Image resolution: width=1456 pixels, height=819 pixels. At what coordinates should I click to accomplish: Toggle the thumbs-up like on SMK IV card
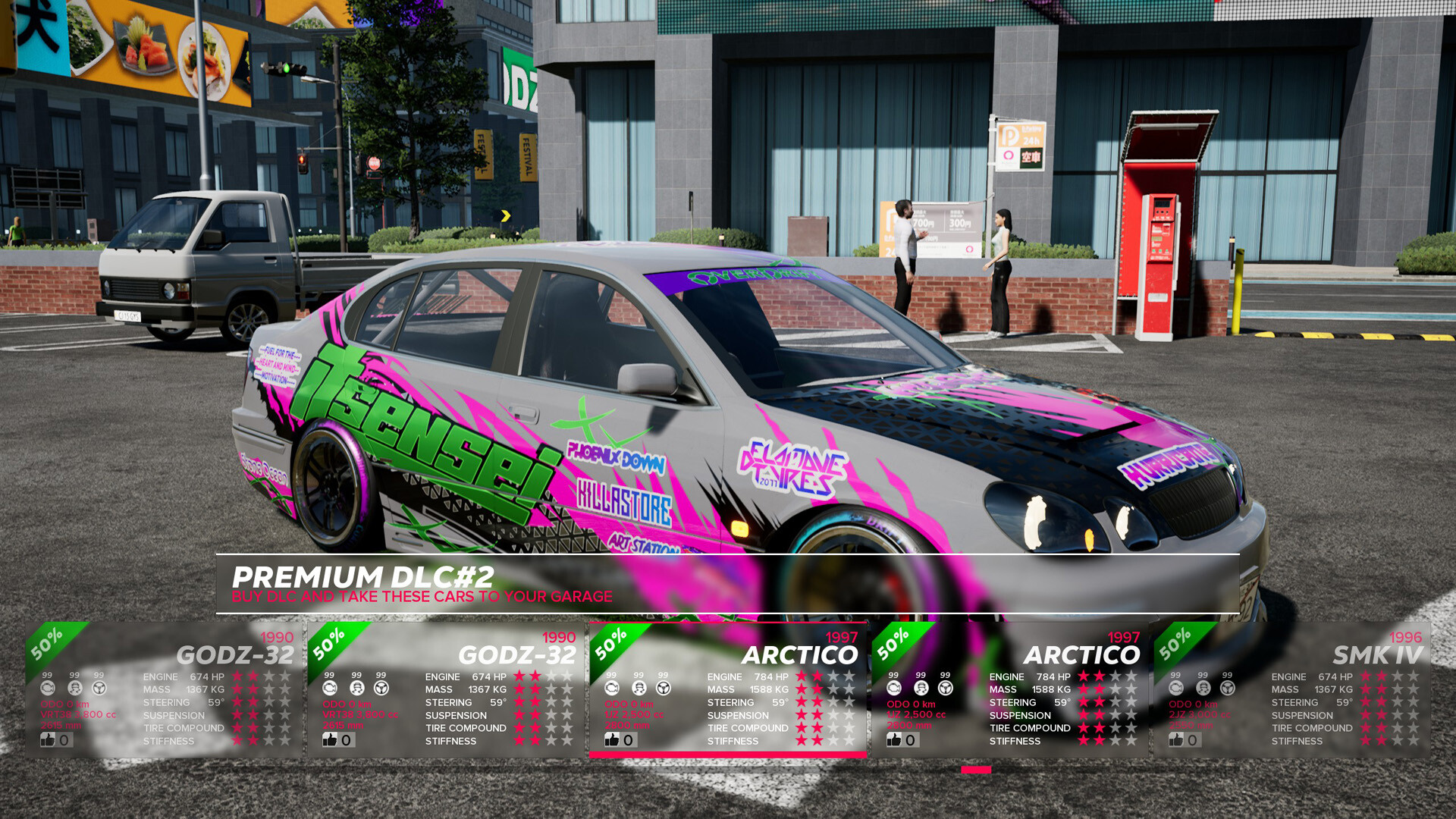(x=1176, y=740)
